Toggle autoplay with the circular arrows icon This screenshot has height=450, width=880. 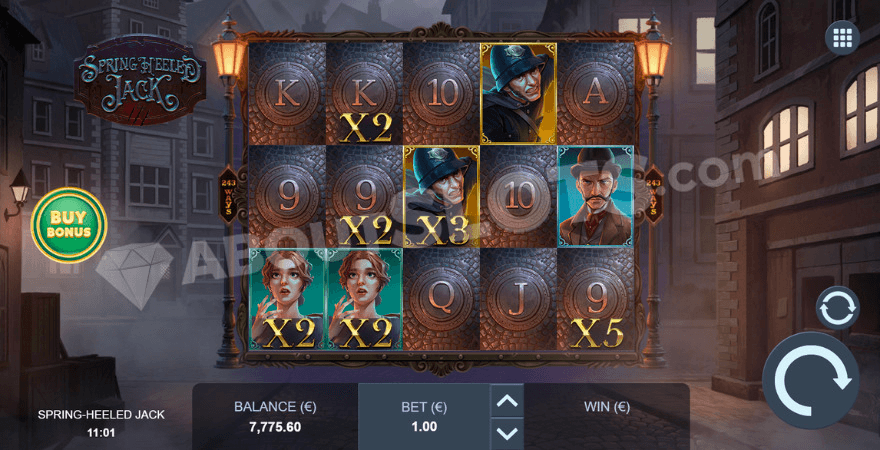pos(838,309)
